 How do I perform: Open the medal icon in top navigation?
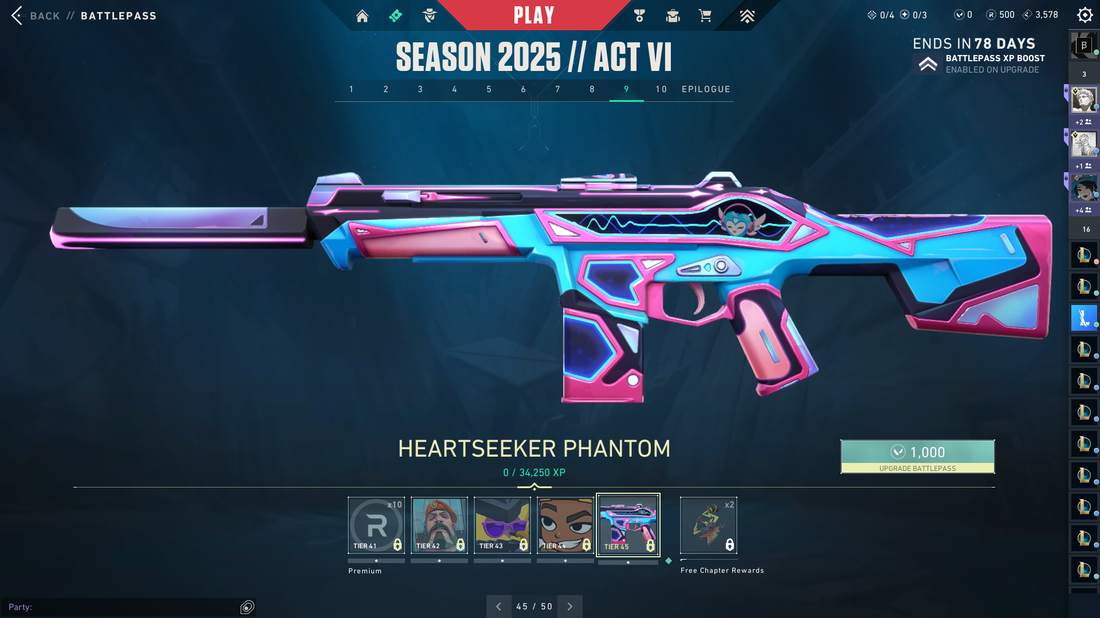tap(640, 16)
